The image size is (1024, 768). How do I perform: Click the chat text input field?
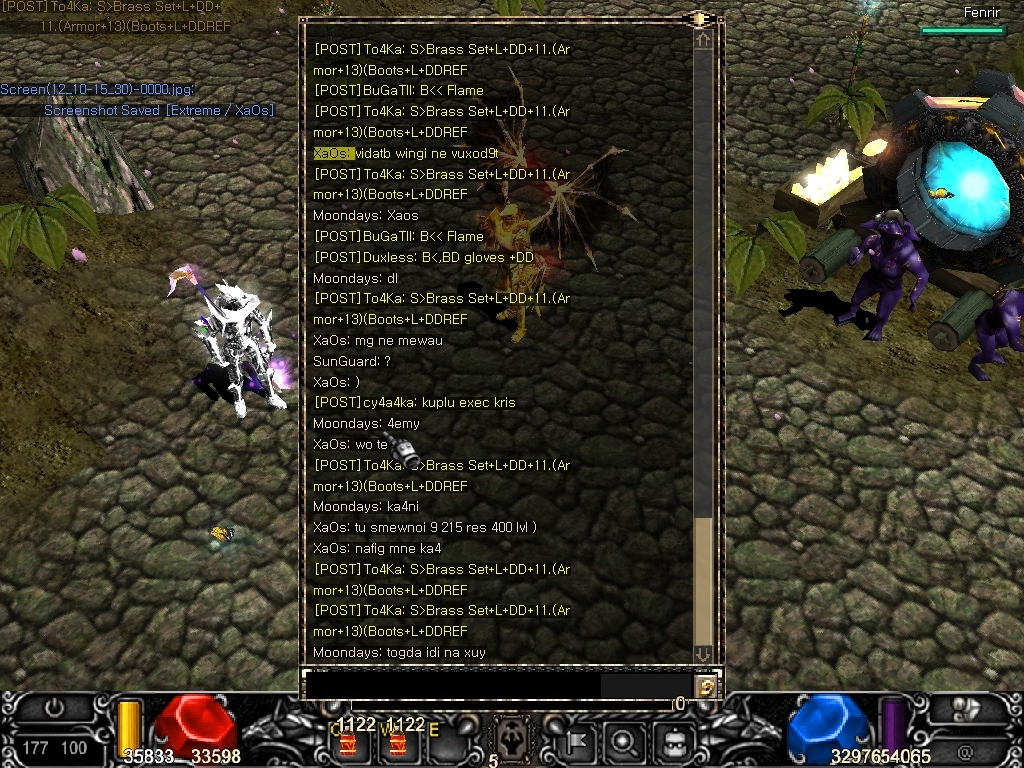452,685
